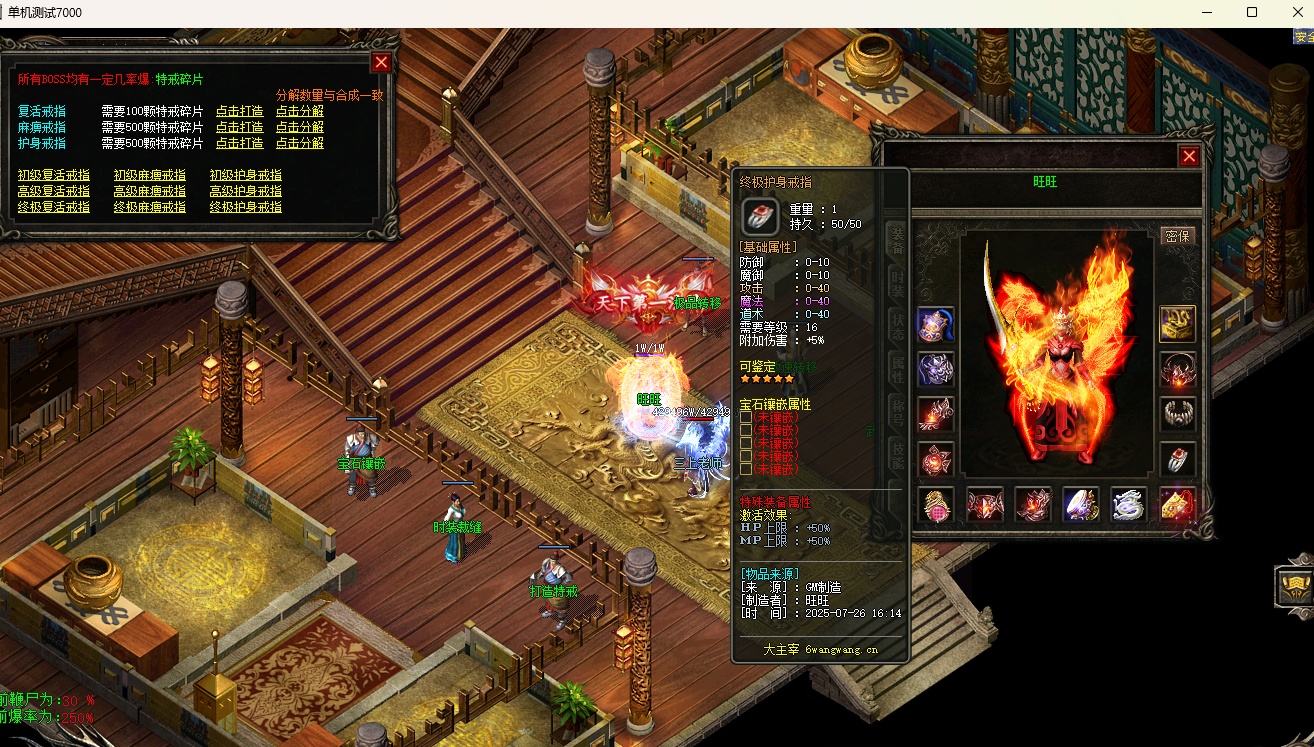1314x747 pixels.
Task: Click the 密保 button
Action: pyautogui.click(x=1178, y=236)
